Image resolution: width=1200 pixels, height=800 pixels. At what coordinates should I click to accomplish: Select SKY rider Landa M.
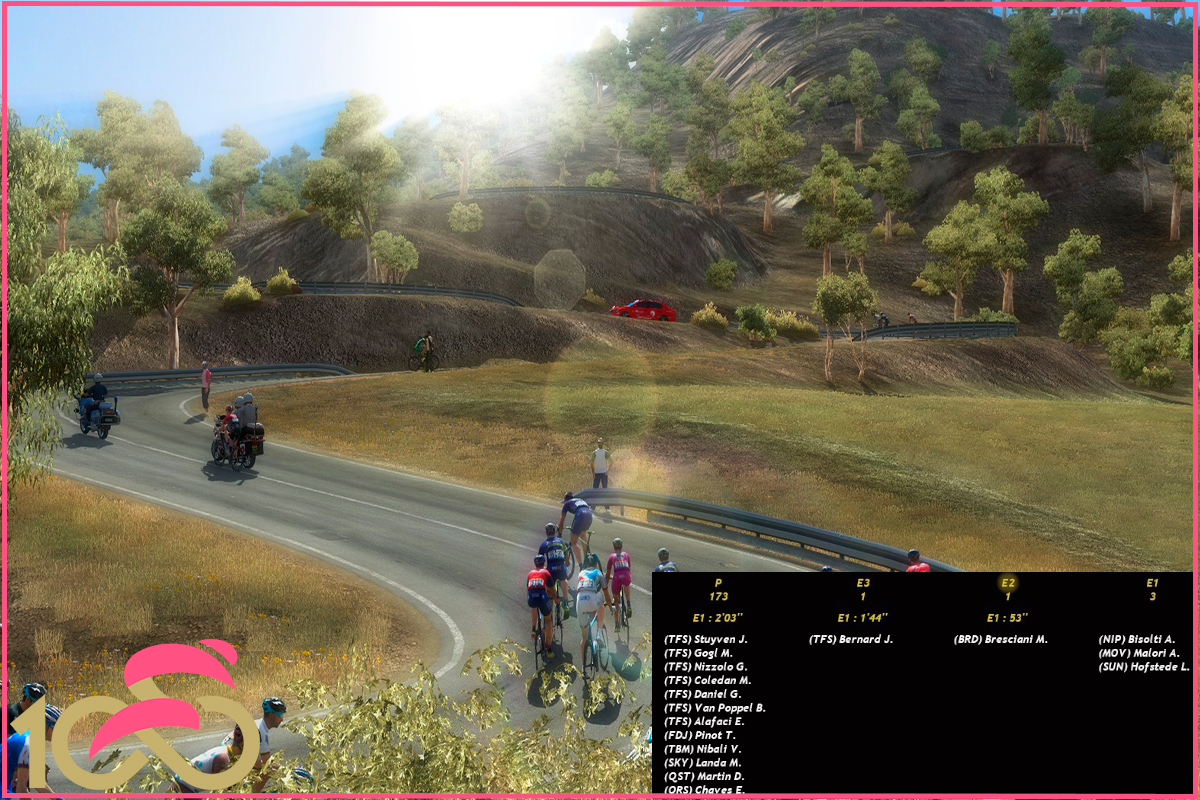(702, 763)
